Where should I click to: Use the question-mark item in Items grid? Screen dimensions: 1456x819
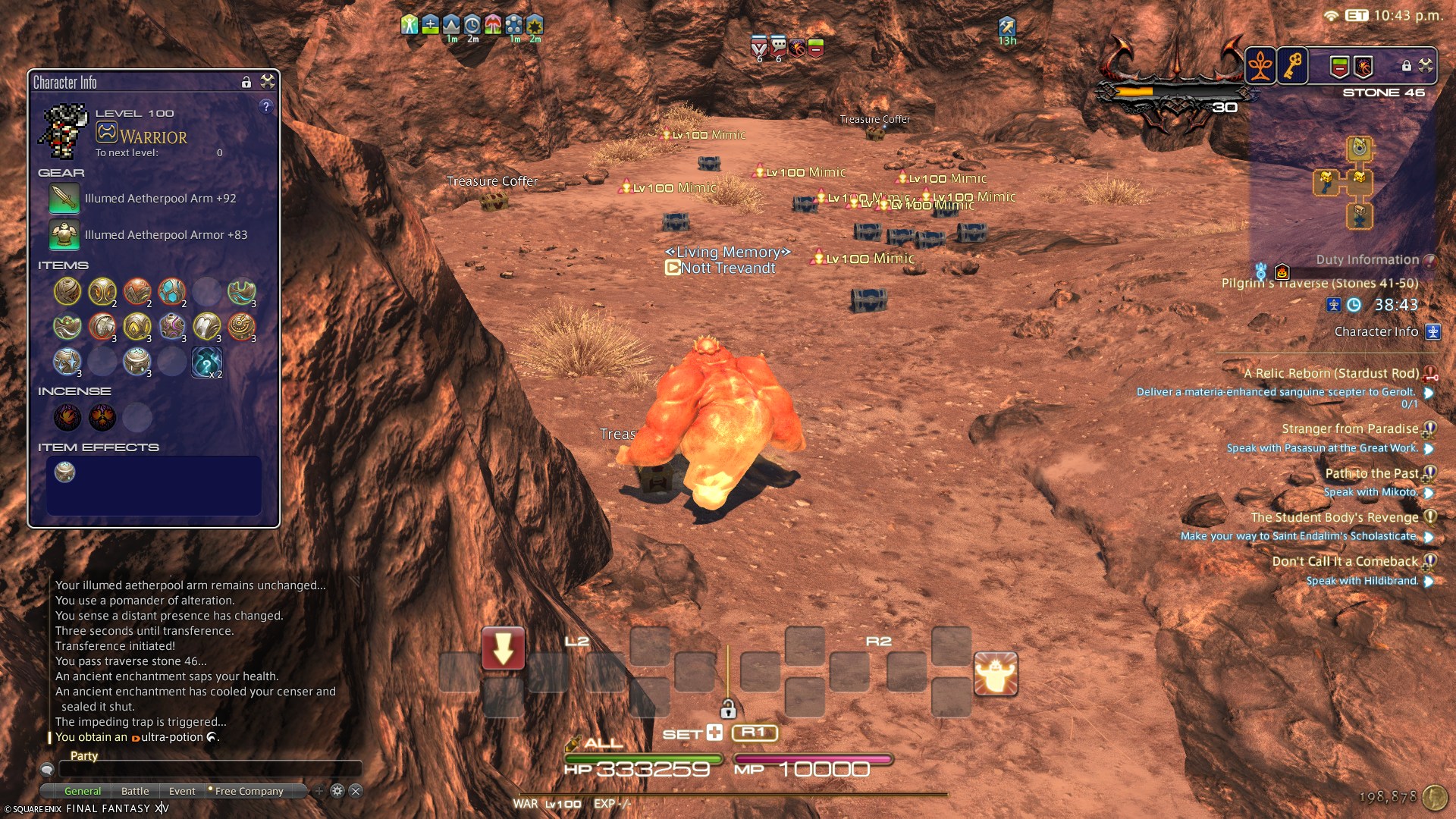coord(206,362)
